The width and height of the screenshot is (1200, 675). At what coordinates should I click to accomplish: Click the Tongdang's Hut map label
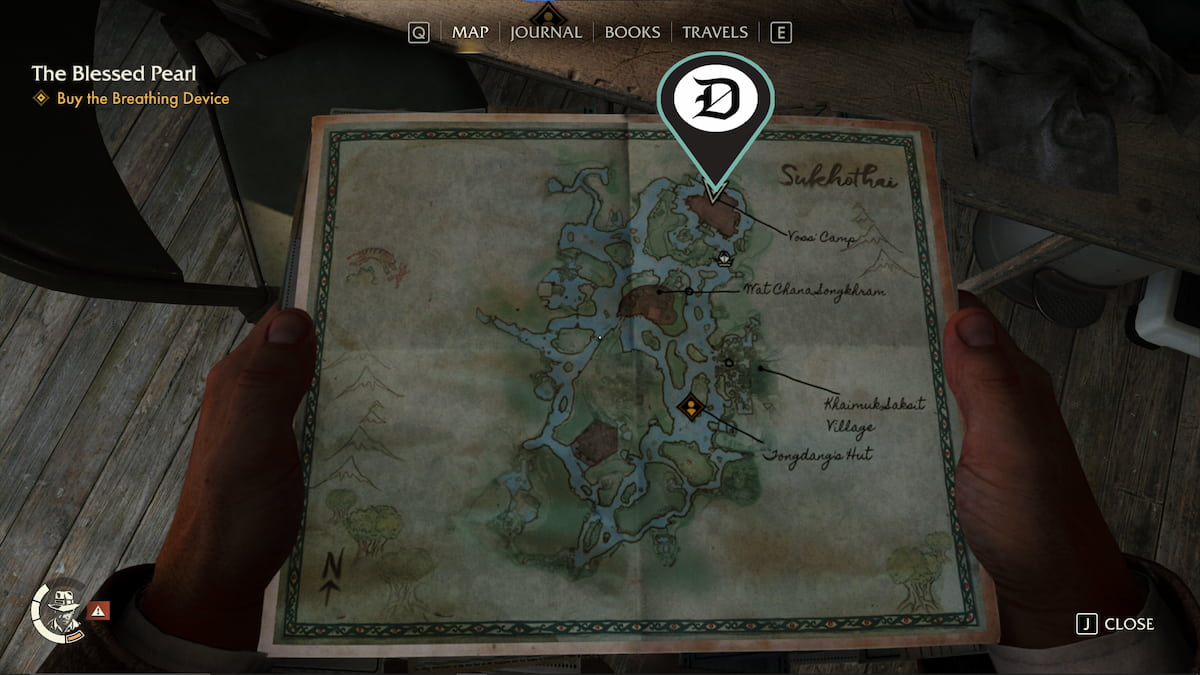tap(818, 455)
